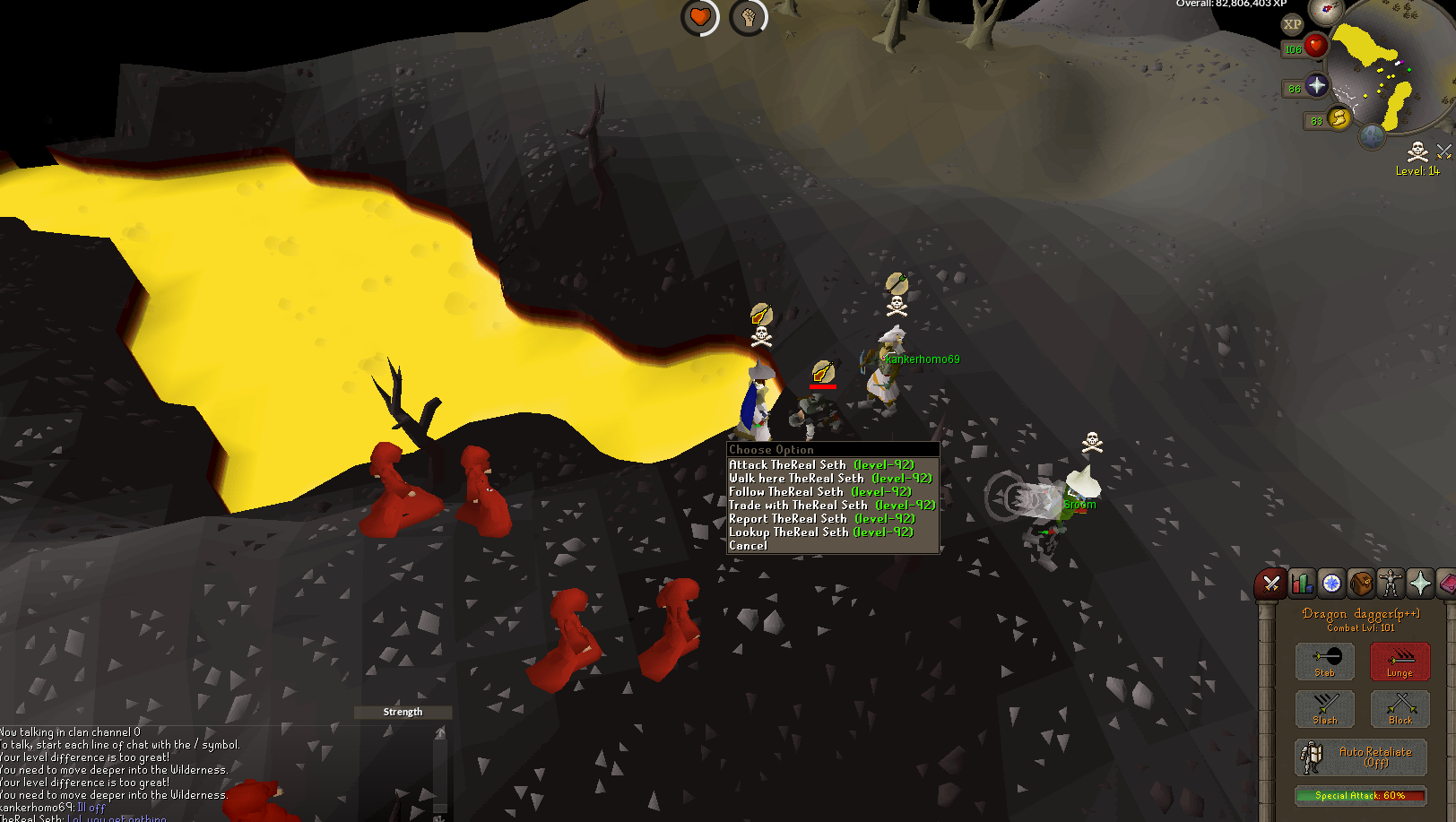
Task: Toggle the XP tracker orb
Action: [1292, 25]
